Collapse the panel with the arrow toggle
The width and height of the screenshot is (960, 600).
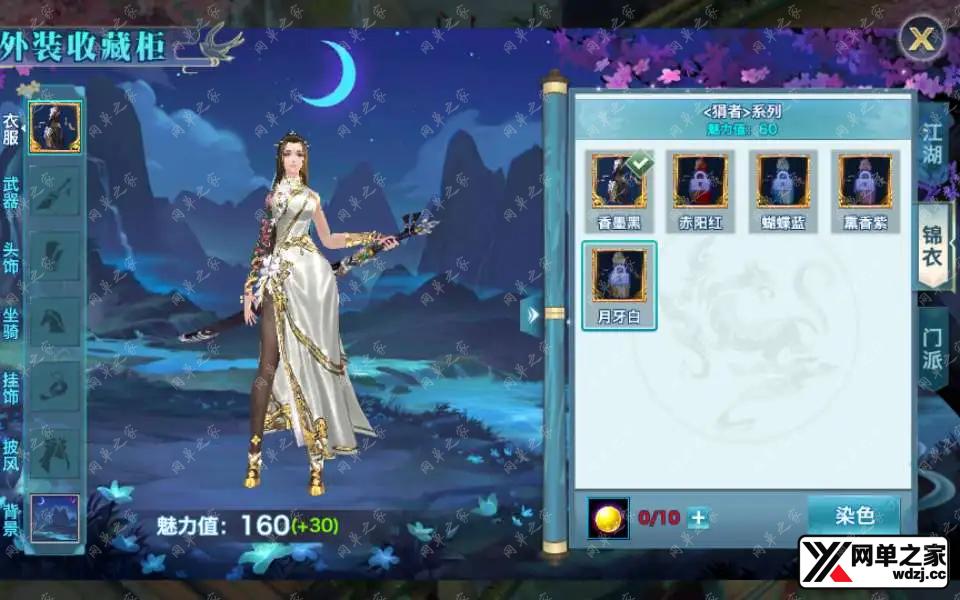[x=532, y=315]
